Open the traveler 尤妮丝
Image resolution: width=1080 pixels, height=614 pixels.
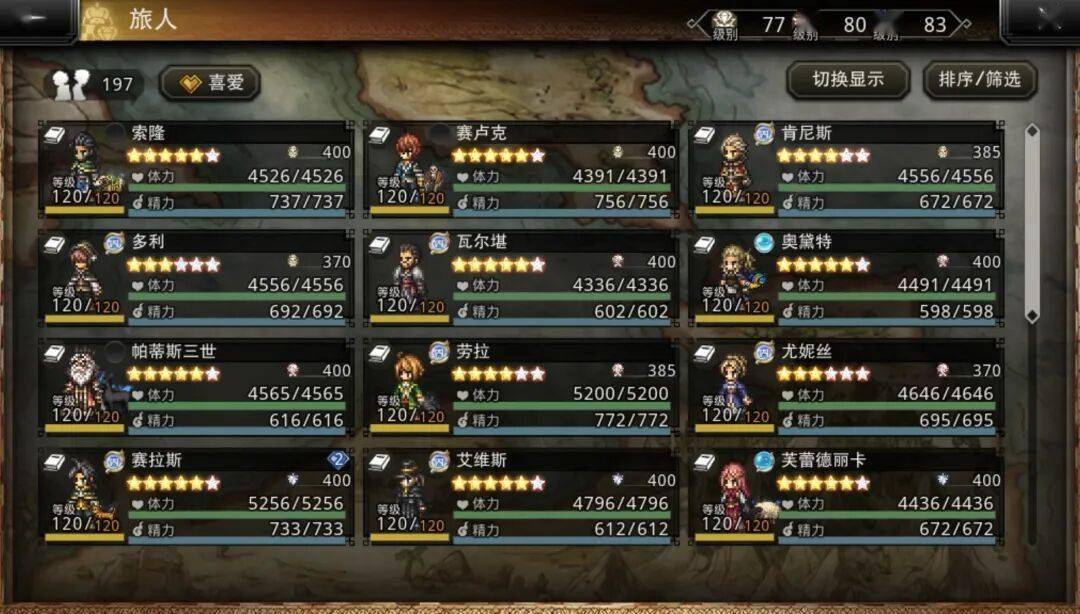tap(846, 386)
